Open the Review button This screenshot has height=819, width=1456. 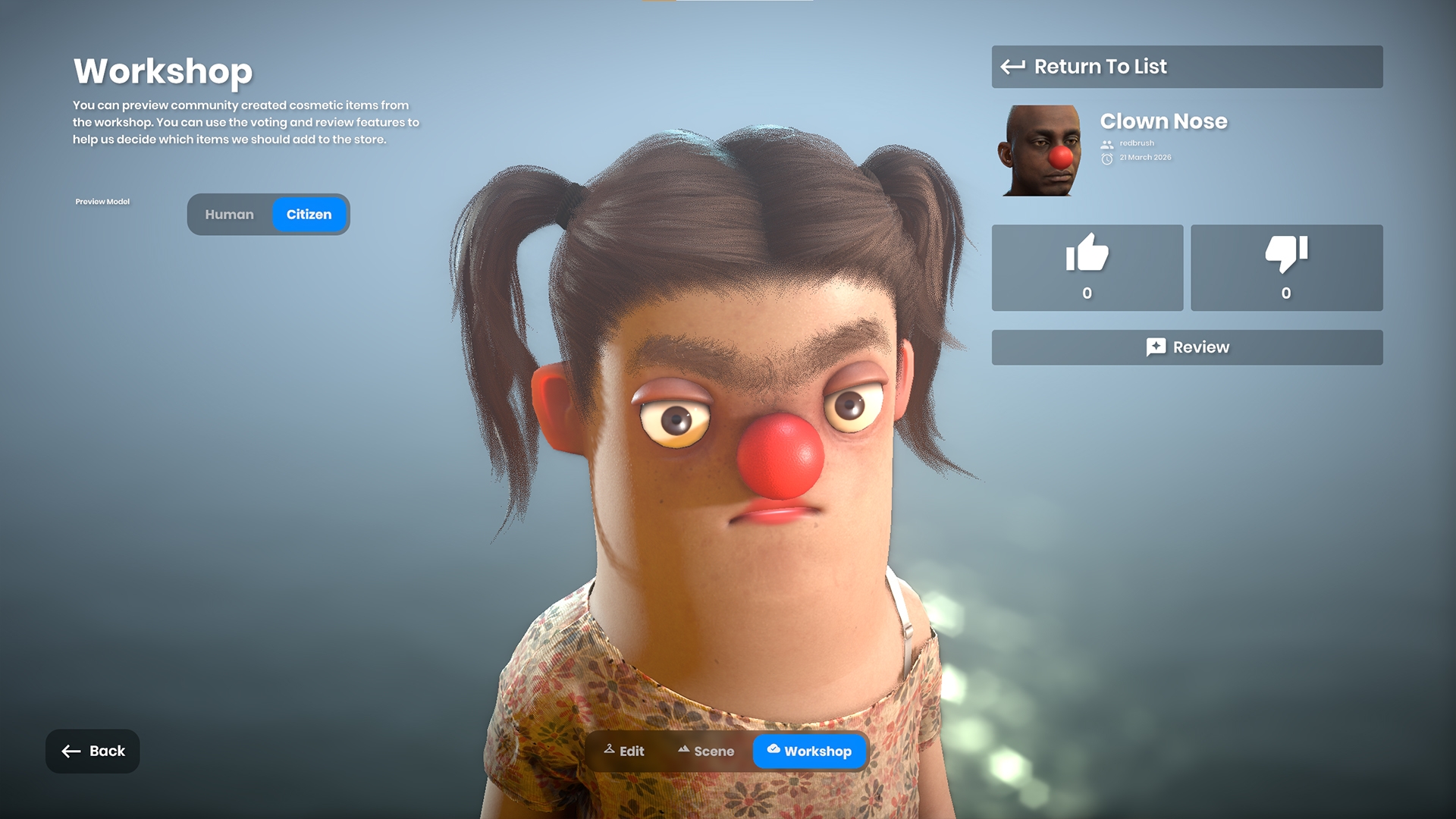point(1186,347)
